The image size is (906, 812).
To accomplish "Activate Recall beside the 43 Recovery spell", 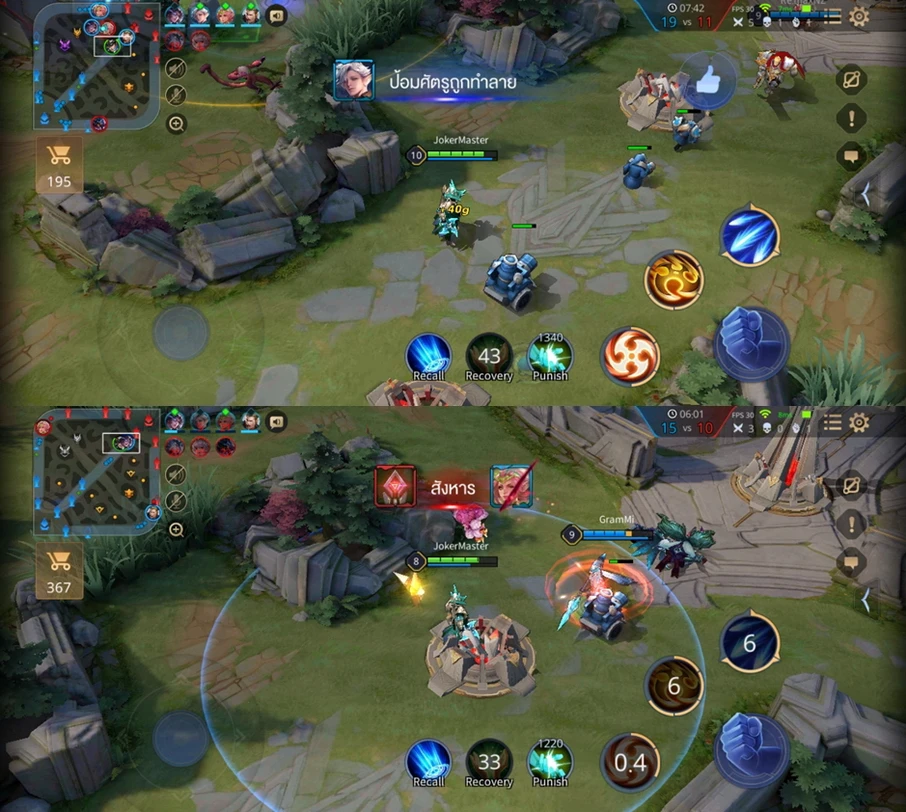I will [x=428, y=357].
